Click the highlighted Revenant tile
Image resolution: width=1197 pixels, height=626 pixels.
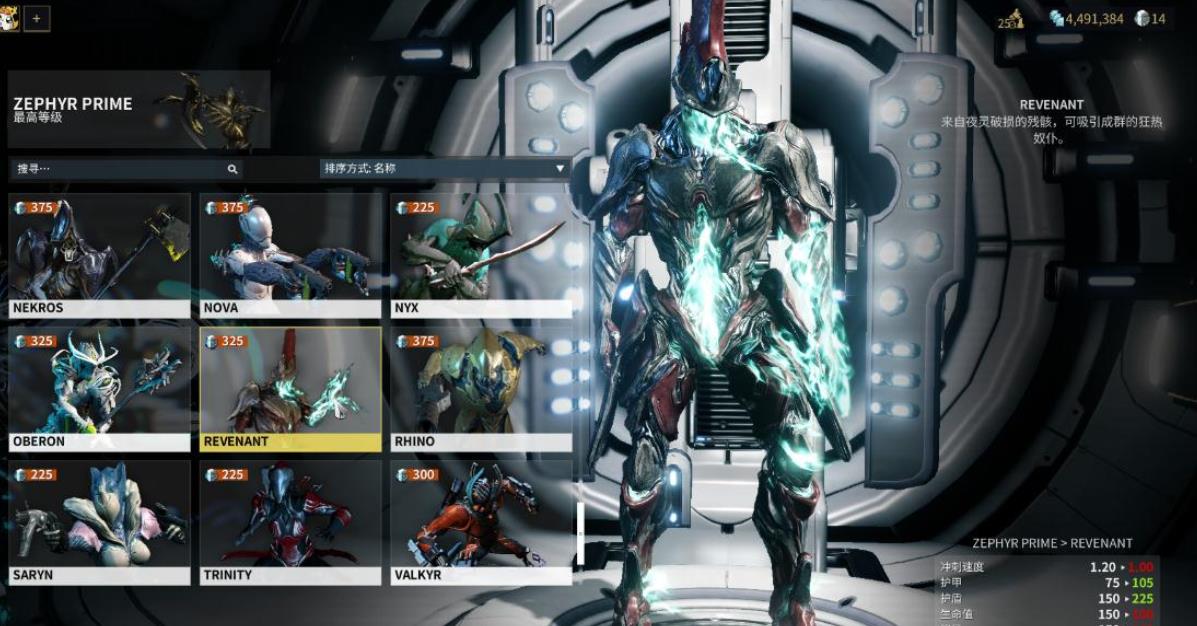pos(290,389)
